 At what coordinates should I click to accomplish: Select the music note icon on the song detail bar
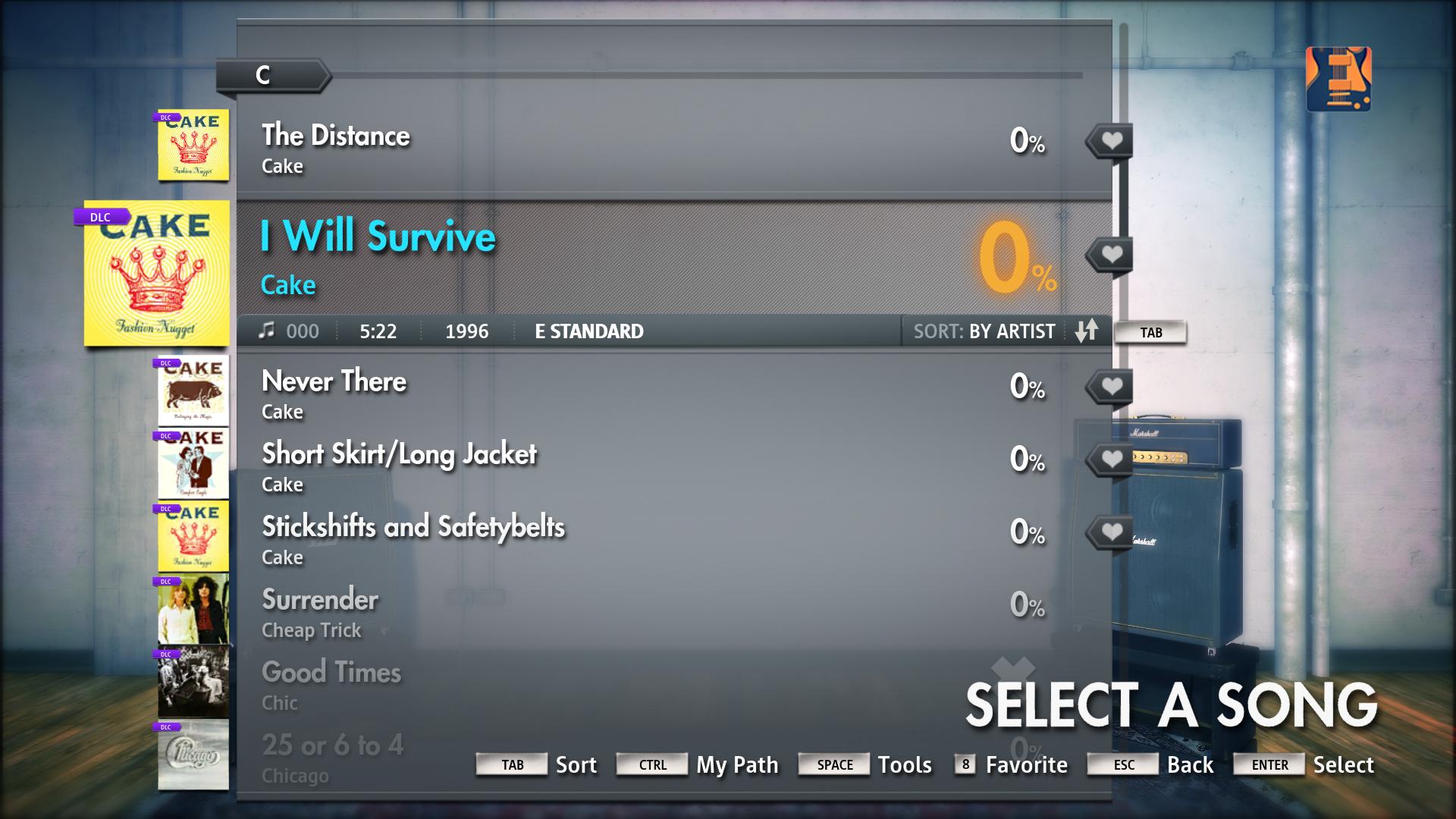(266, 331)
